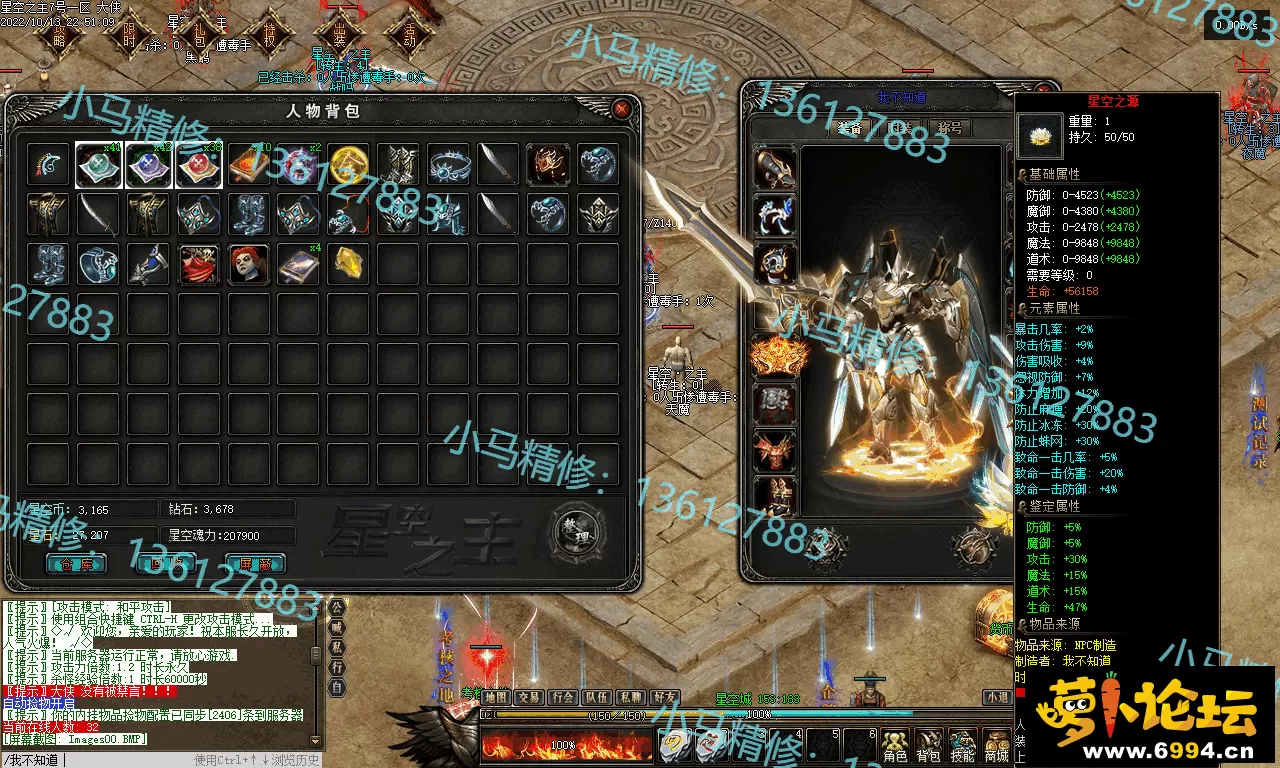1280x768 pixels.
Task: Open the 角色 character panel icon
Action: (x=895, y=745)
